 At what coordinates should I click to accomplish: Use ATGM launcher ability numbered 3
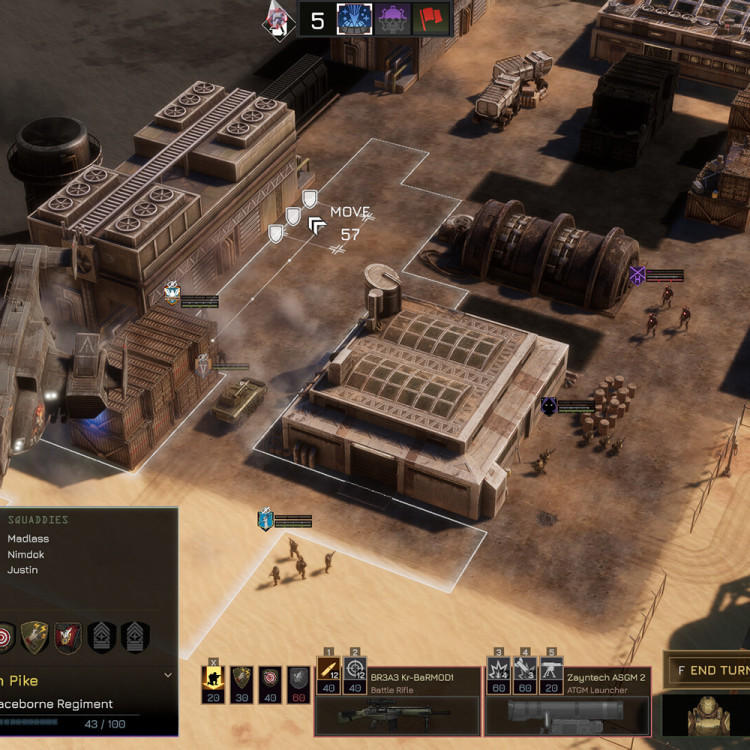pos(498,674)
